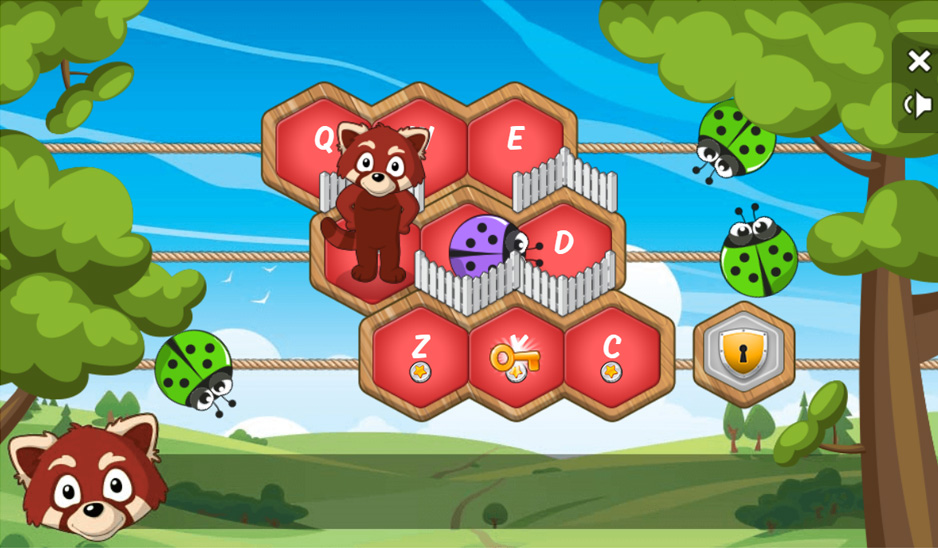Close the game with the X button

[918, 61]
